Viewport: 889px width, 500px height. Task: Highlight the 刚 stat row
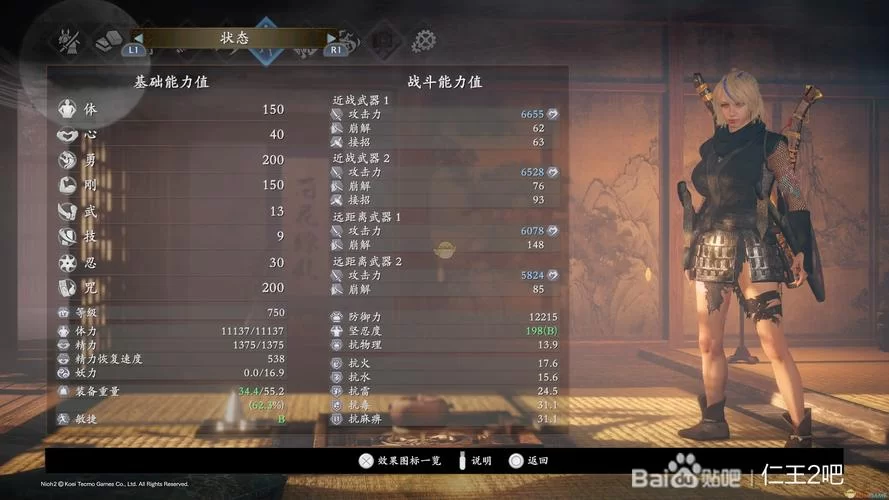(172, 185)
